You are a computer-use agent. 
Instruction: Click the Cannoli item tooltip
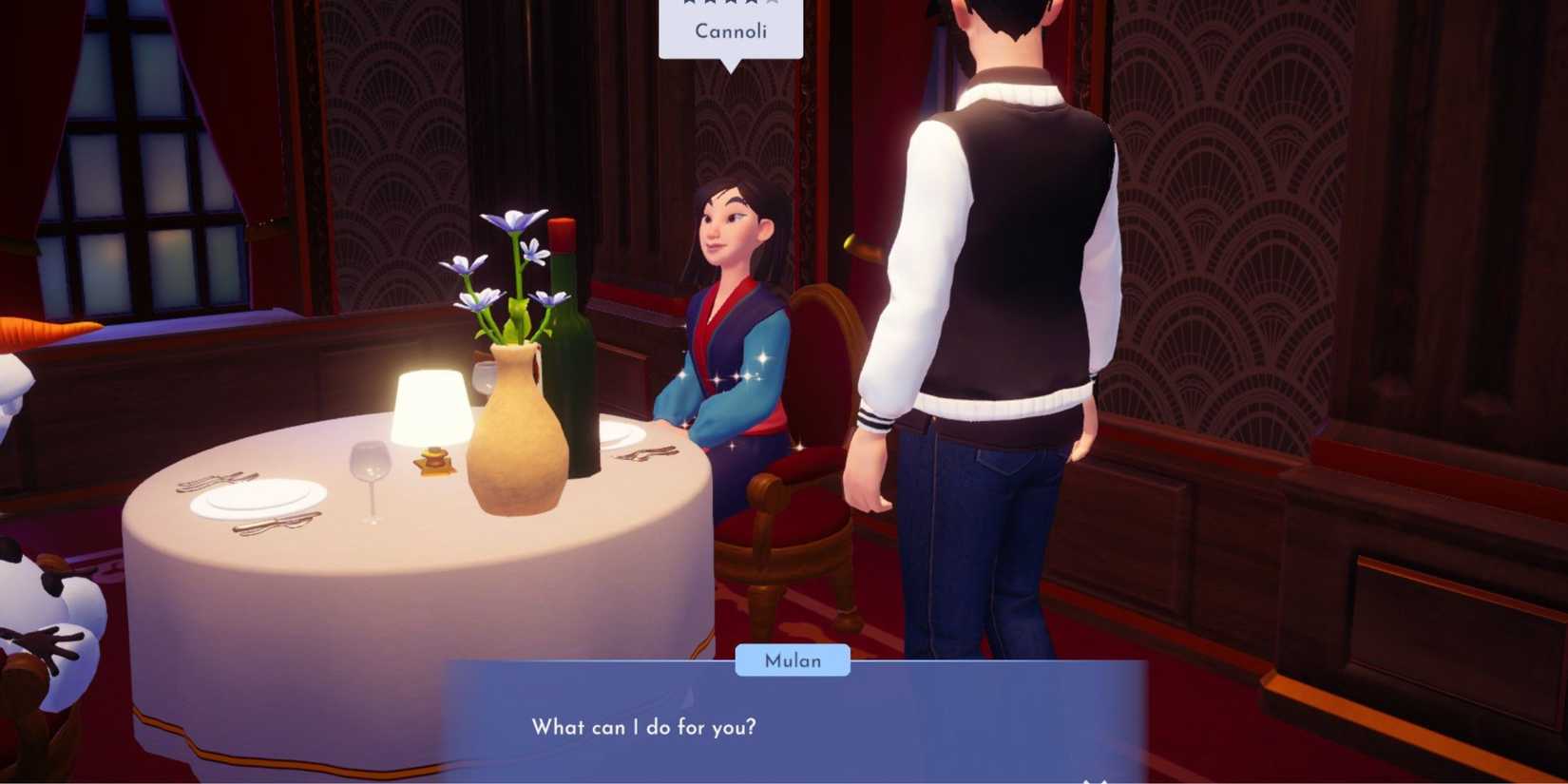tap(730, 29)
